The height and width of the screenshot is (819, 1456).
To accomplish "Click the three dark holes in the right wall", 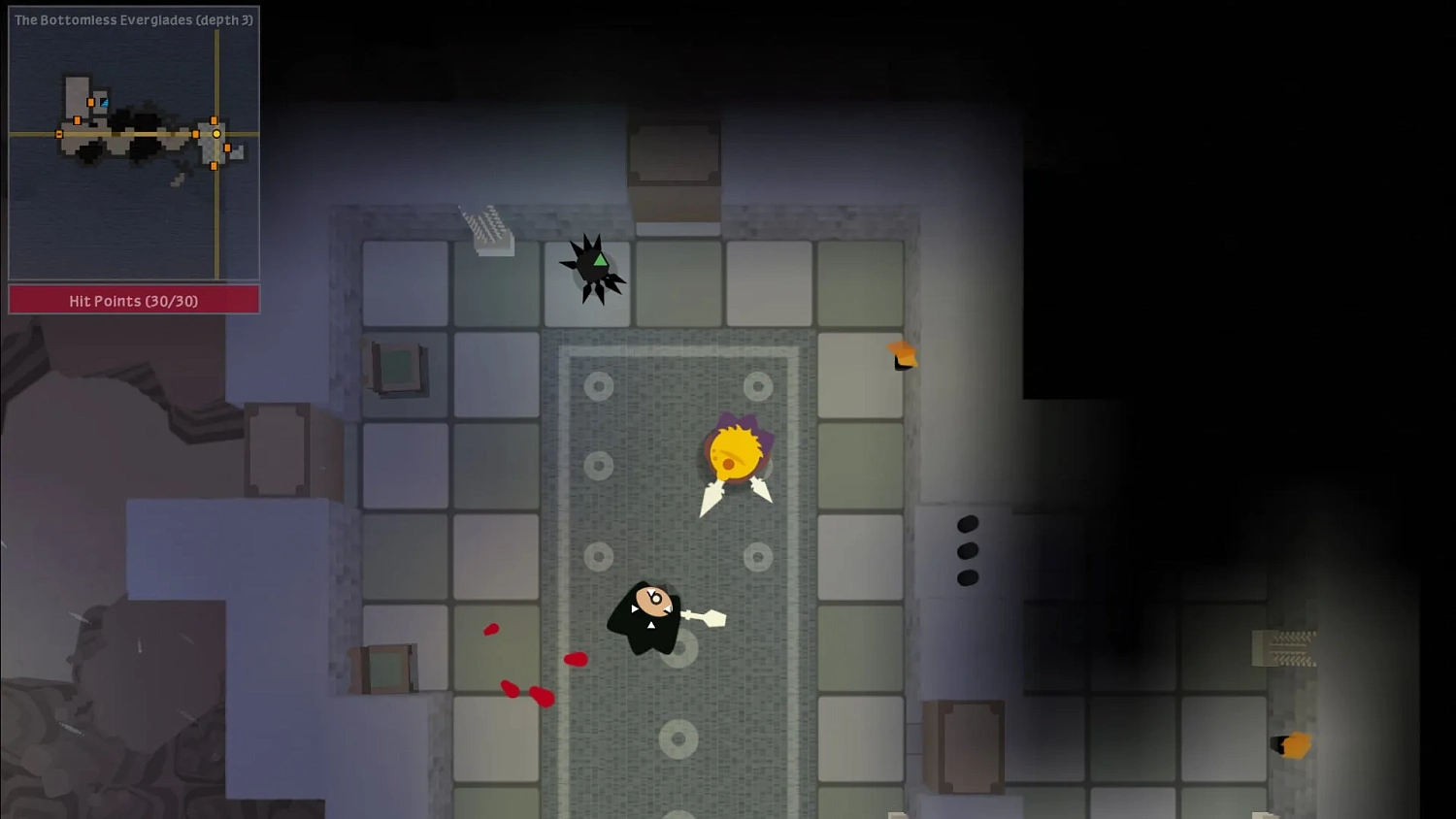I will point(967,551).
